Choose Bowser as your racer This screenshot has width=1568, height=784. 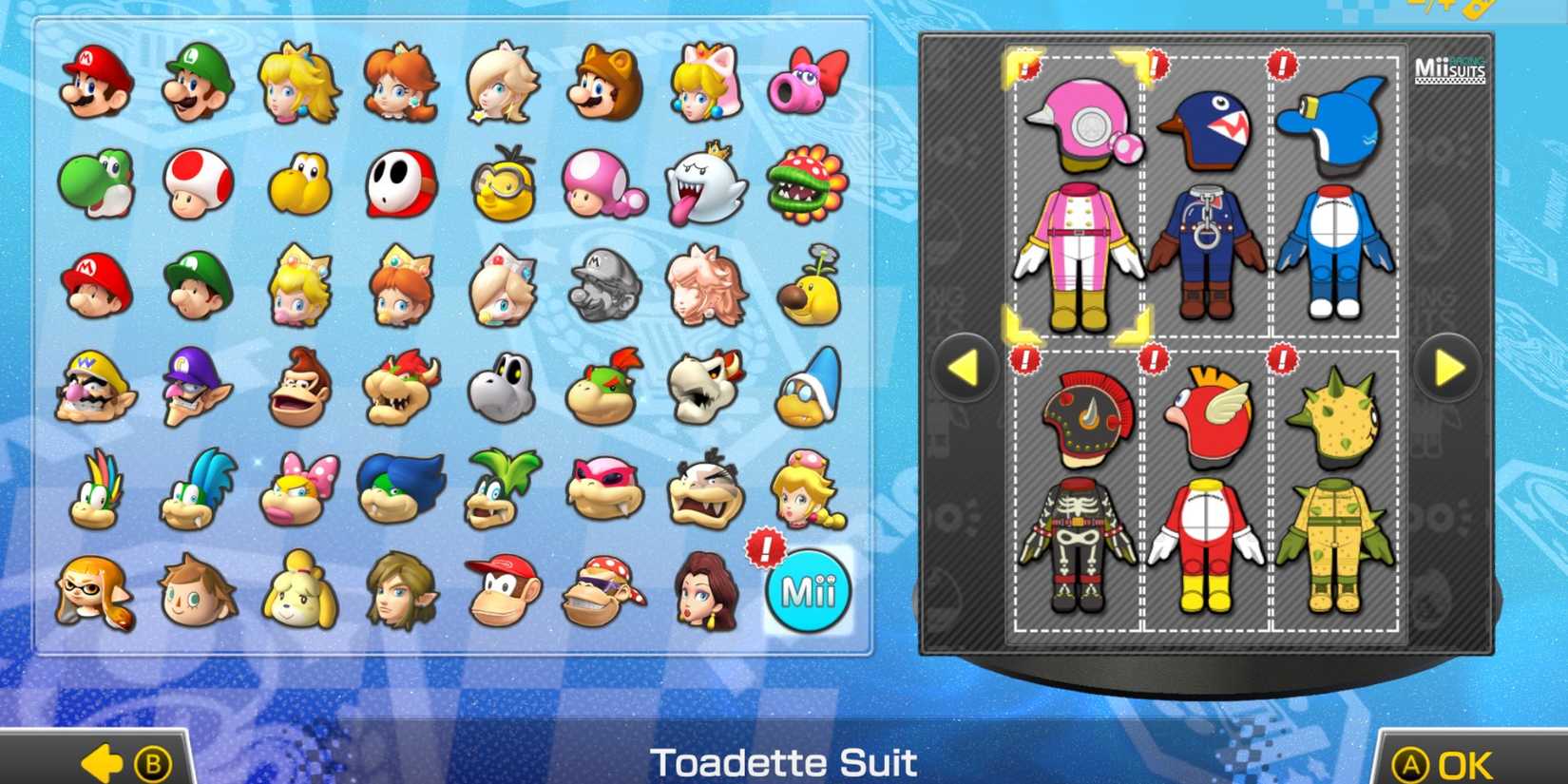tap(399, 390)
